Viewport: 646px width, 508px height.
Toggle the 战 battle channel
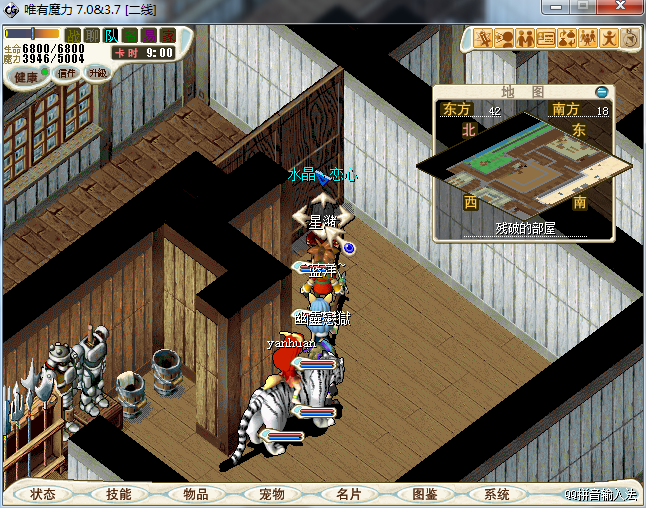pyautogui.click(x=73, y=36)
